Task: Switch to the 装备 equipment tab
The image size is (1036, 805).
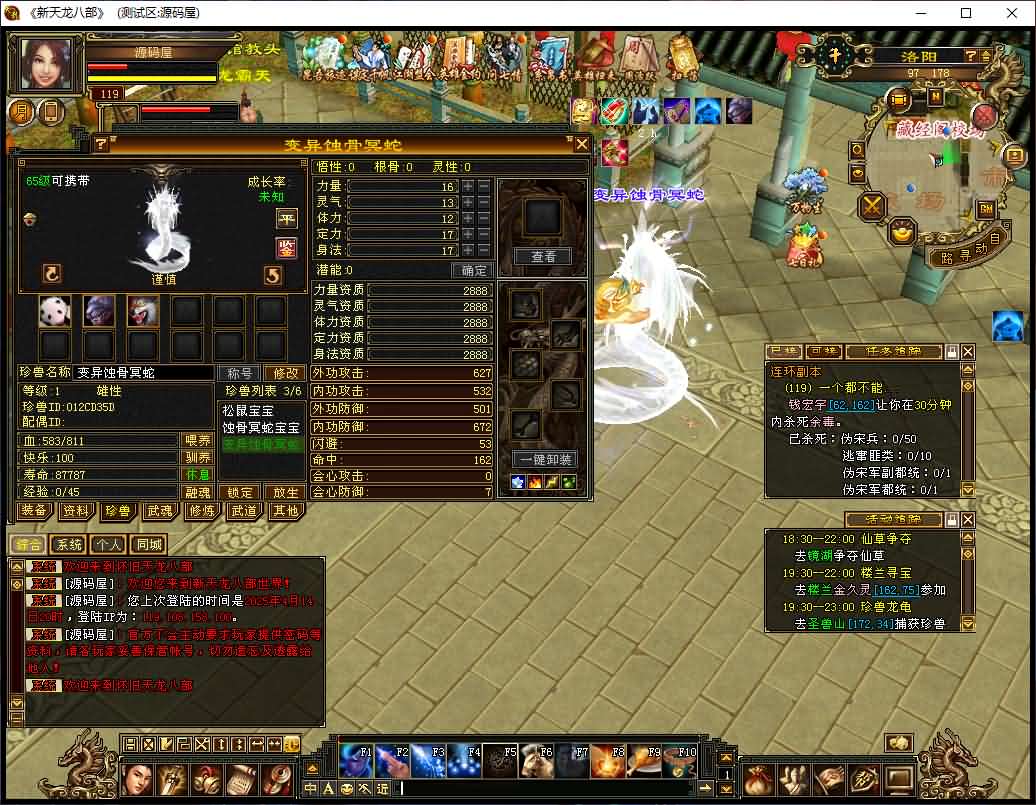Action: coord(34,511)
